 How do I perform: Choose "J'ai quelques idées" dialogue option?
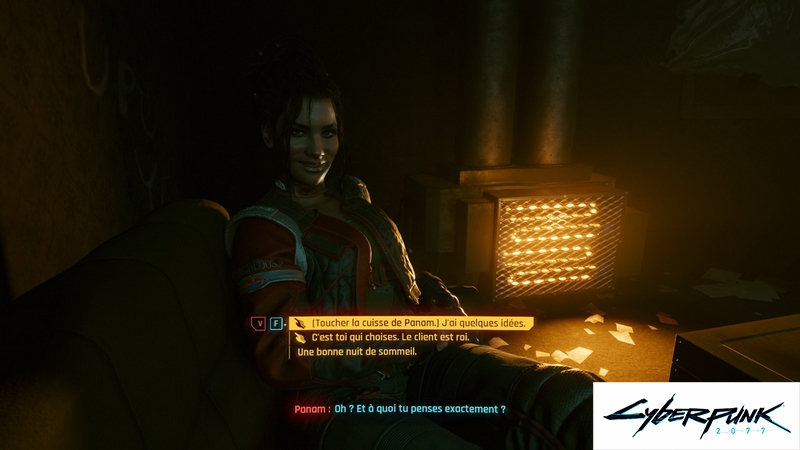pyautogui.click(x=420, y=323)
